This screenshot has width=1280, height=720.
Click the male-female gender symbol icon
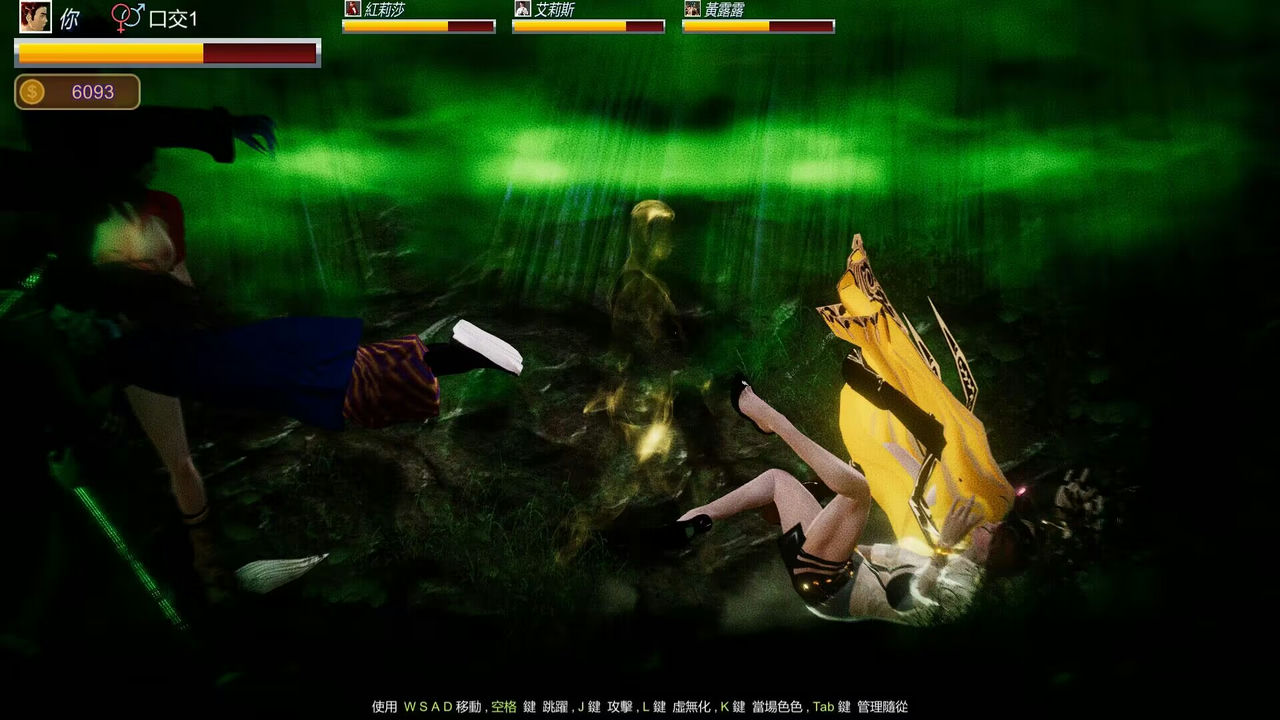coord(127,17)
